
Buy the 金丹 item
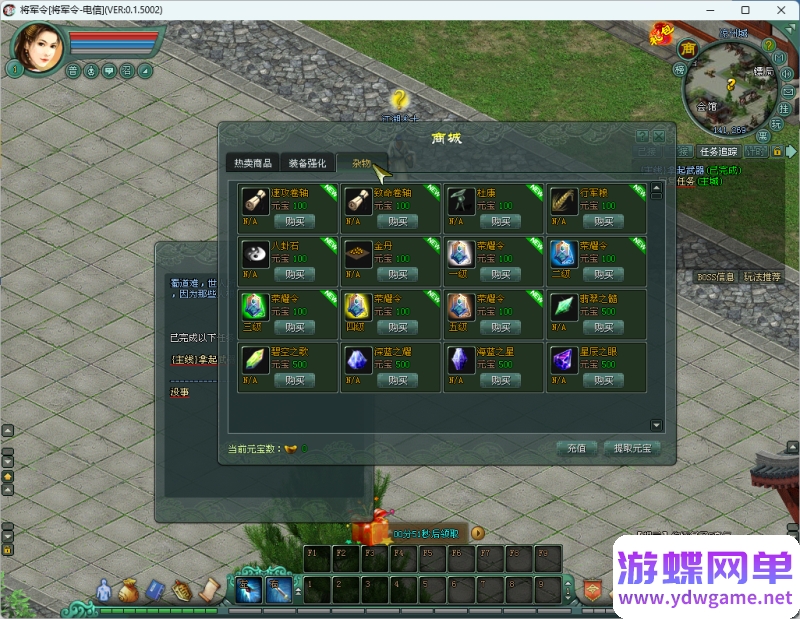[397, 274]
